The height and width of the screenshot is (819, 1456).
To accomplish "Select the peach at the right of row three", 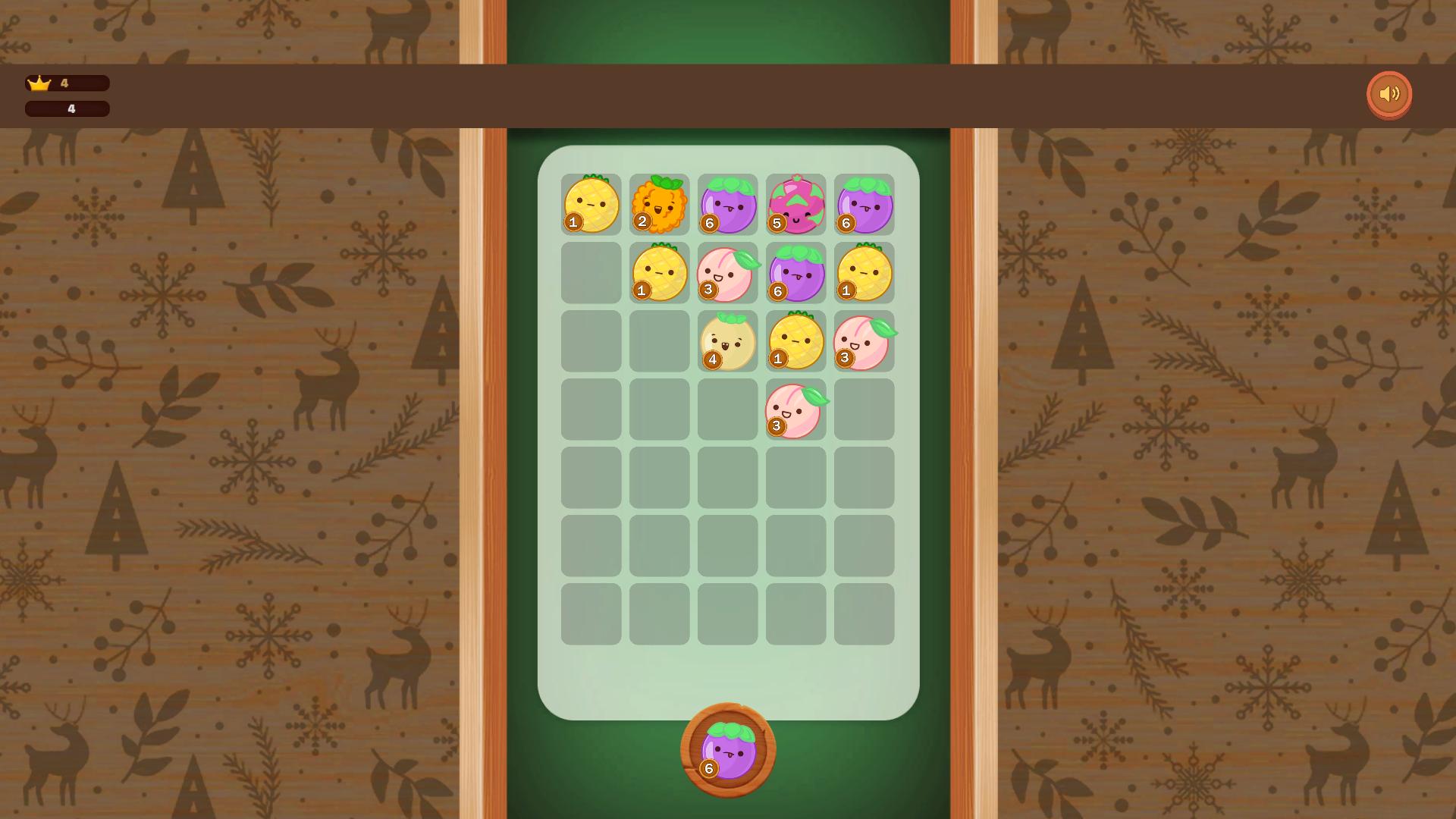I will [x=864, y=343].
